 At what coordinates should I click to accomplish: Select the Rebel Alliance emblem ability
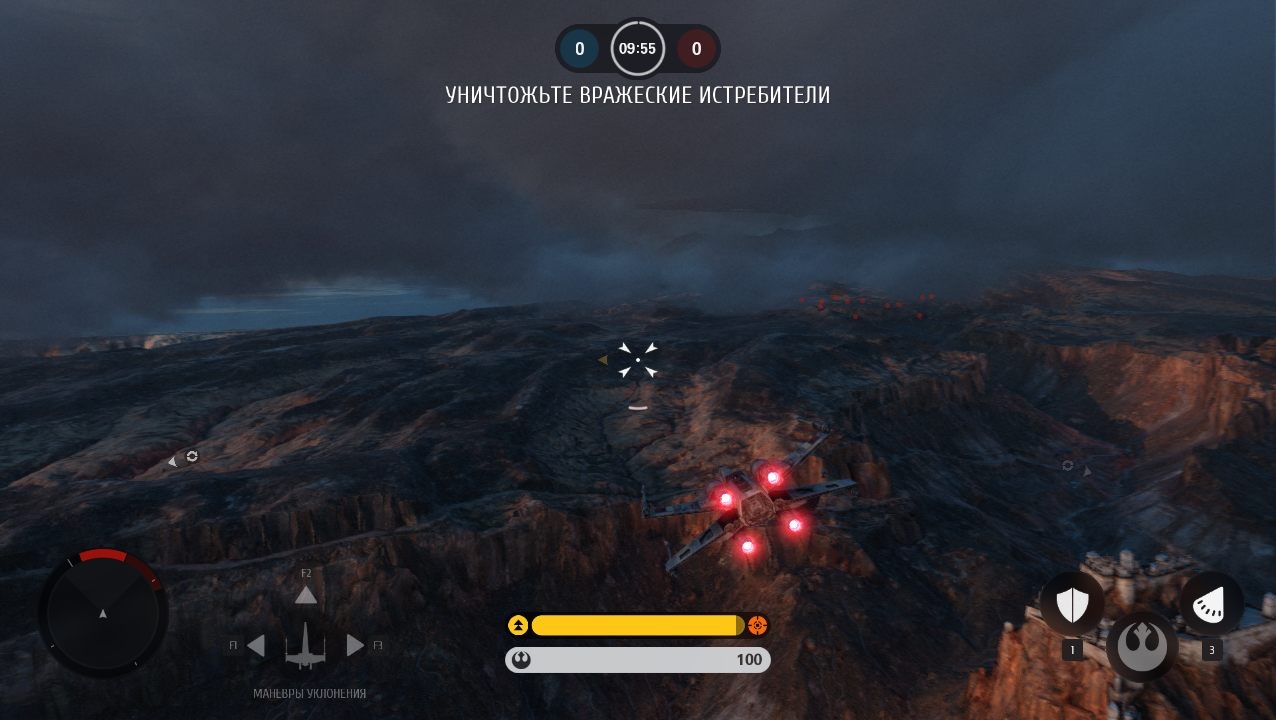[x=1142, y=645]
